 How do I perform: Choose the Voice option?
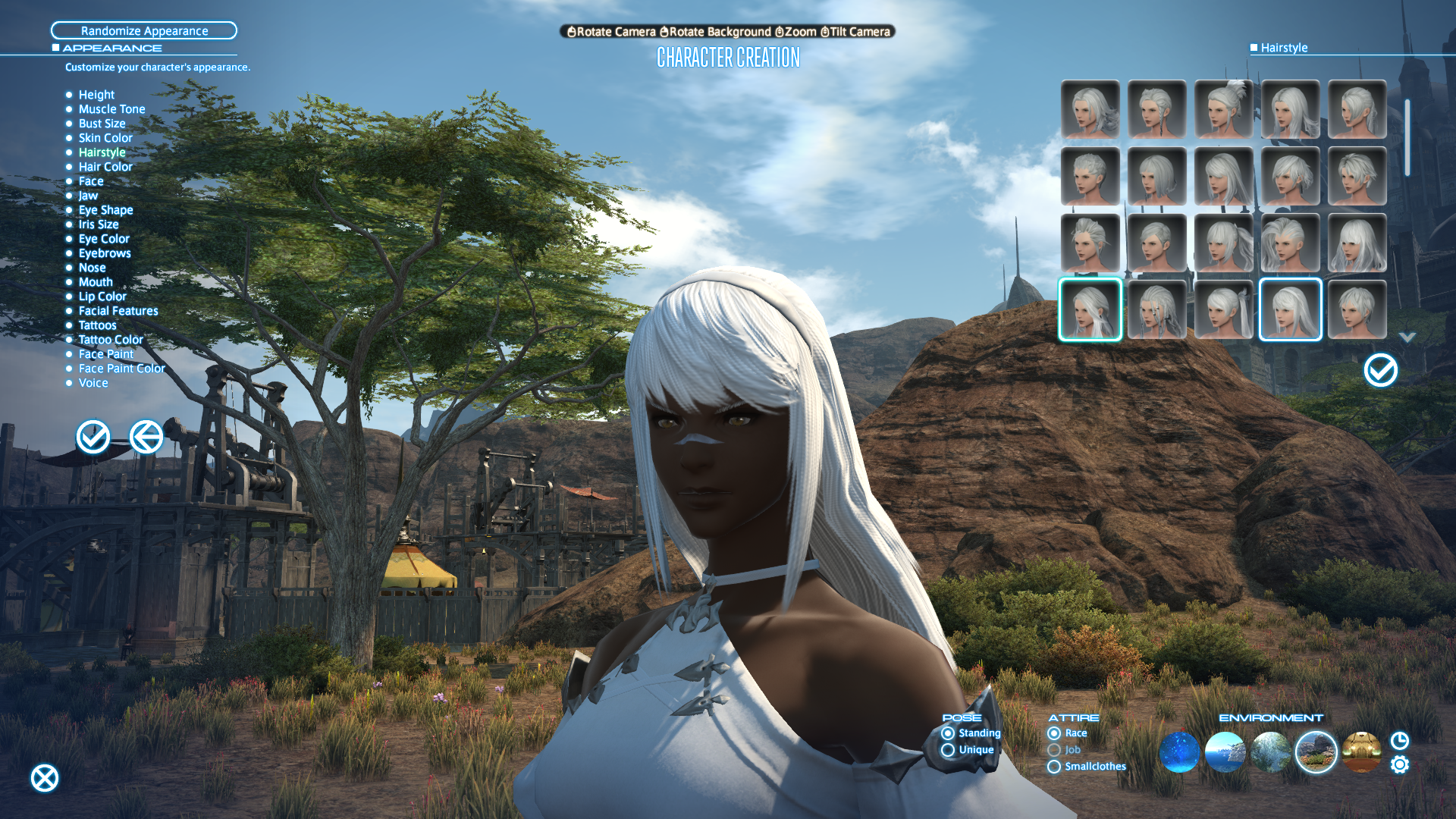click(93, 383)
